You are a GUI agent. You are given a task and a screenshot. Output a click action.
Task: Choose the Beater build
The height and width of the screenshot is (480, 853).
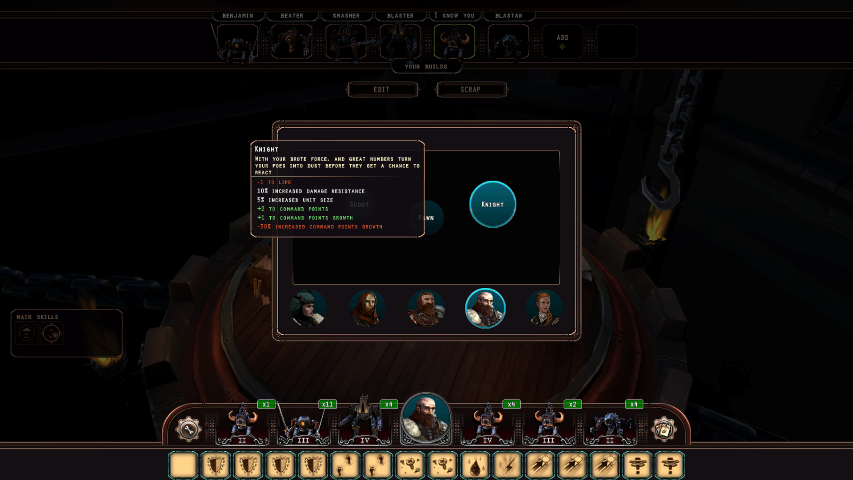point(291,42)
